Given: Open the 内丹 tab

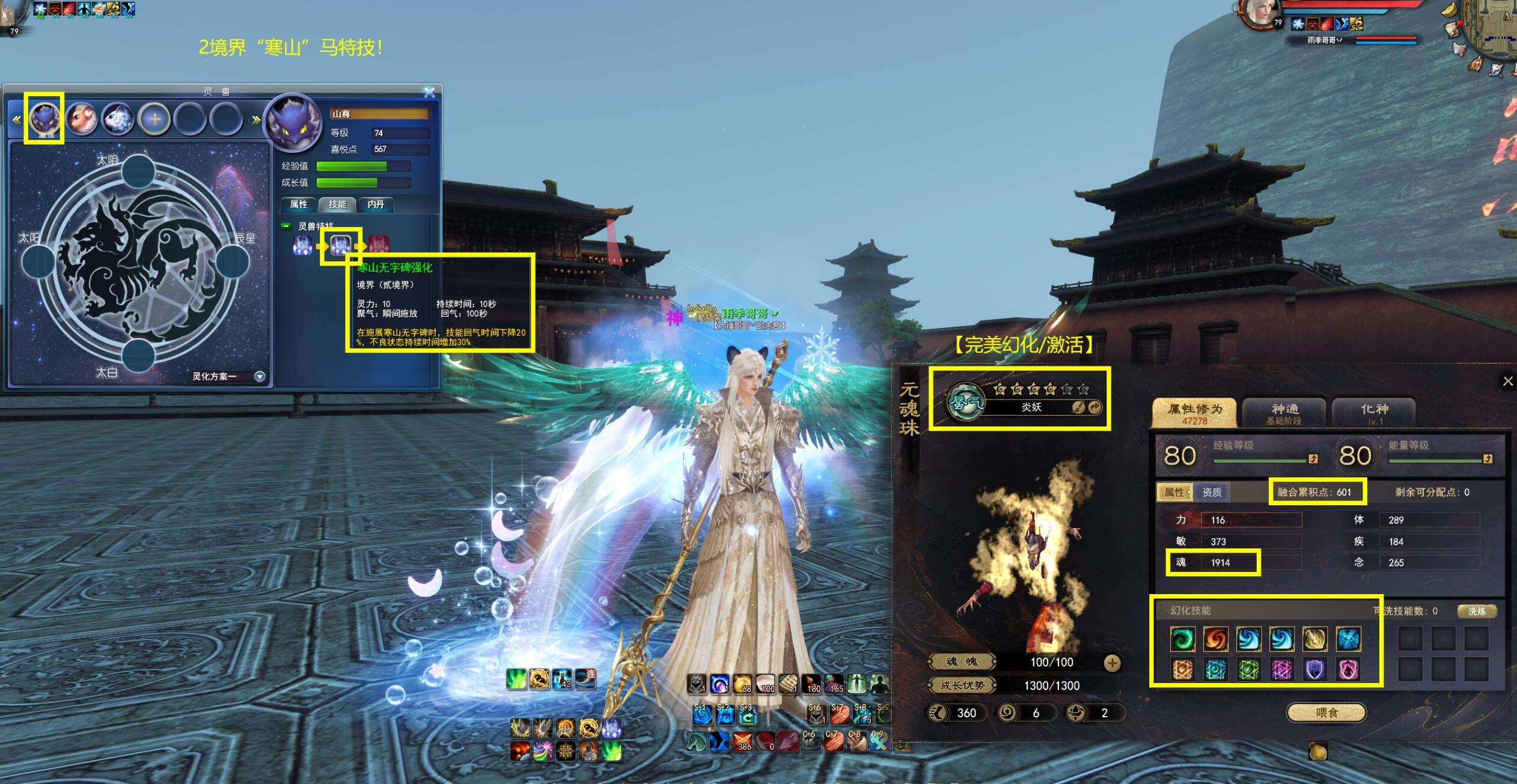Looking at the screenshot, I should [376, 204].
